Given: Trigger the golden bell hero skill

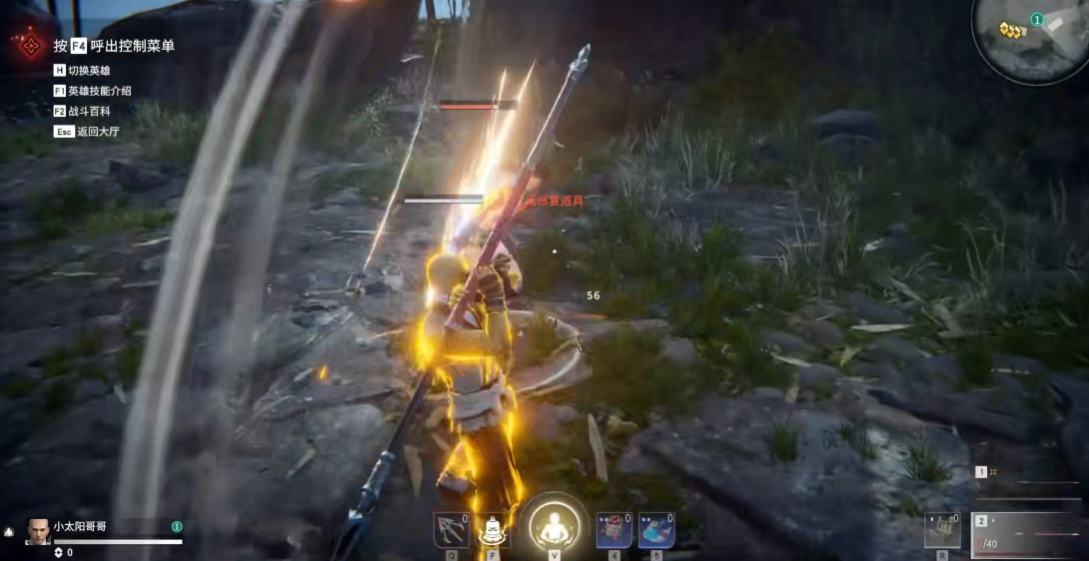Looking at the screenshot, I should pos(490,531).
